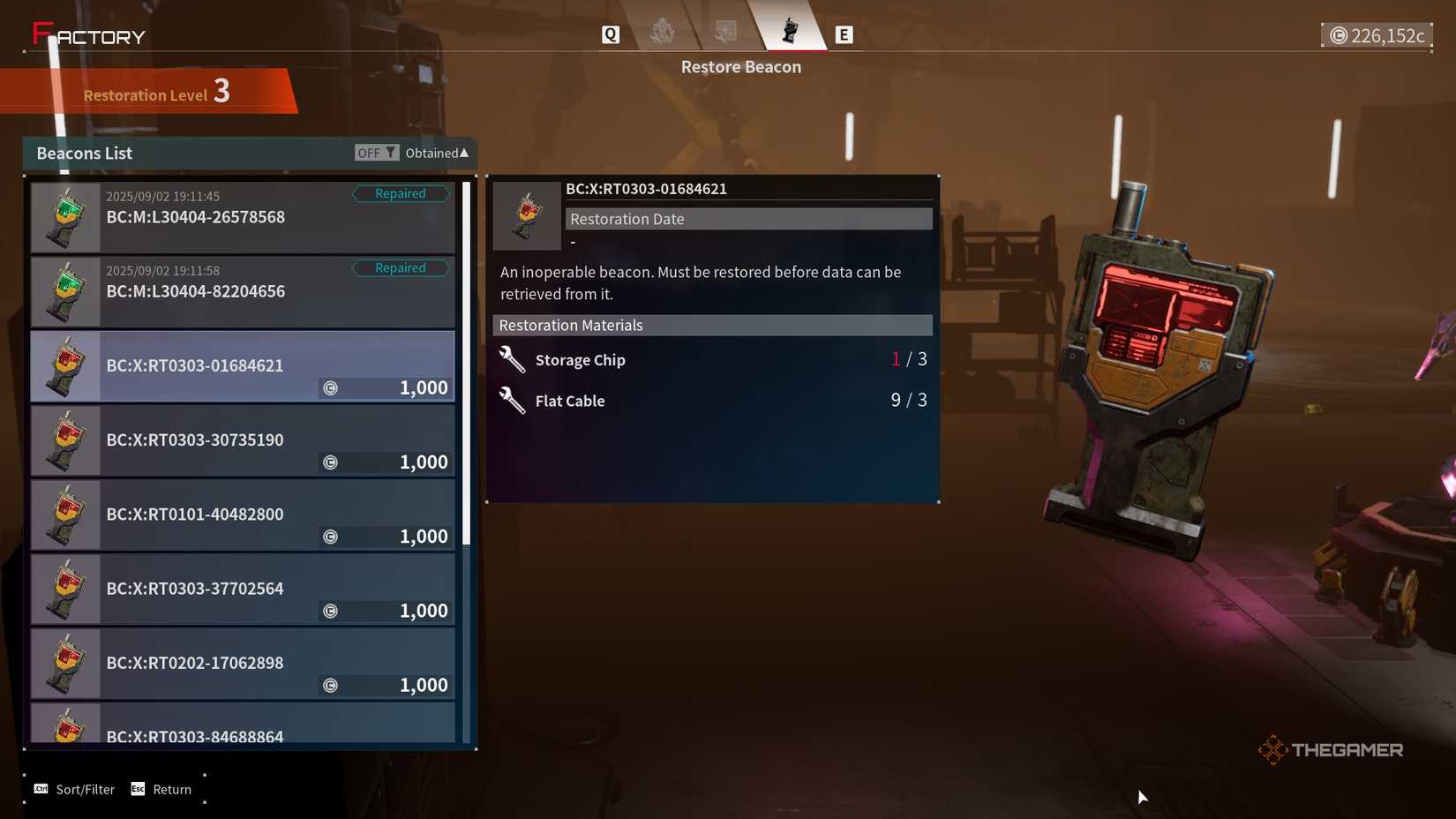This screenshot has height=819, width=1456.
Task: Toggle the Repaired badge on BC:M:L30404-82204656
Action: click(x=401, y=267)
